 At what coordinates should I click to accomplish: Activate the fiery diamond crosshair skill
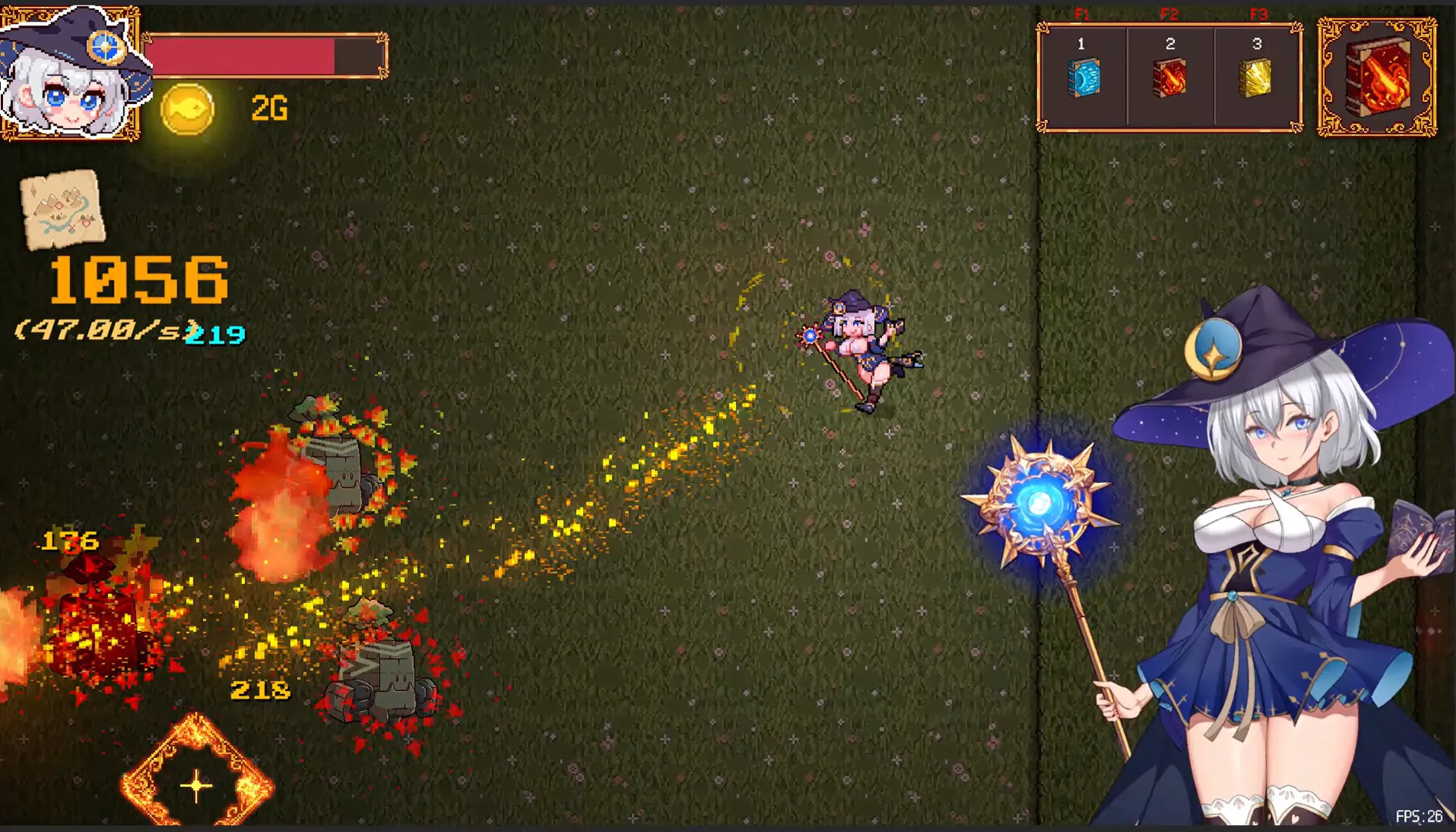click(x=196, y=780)
